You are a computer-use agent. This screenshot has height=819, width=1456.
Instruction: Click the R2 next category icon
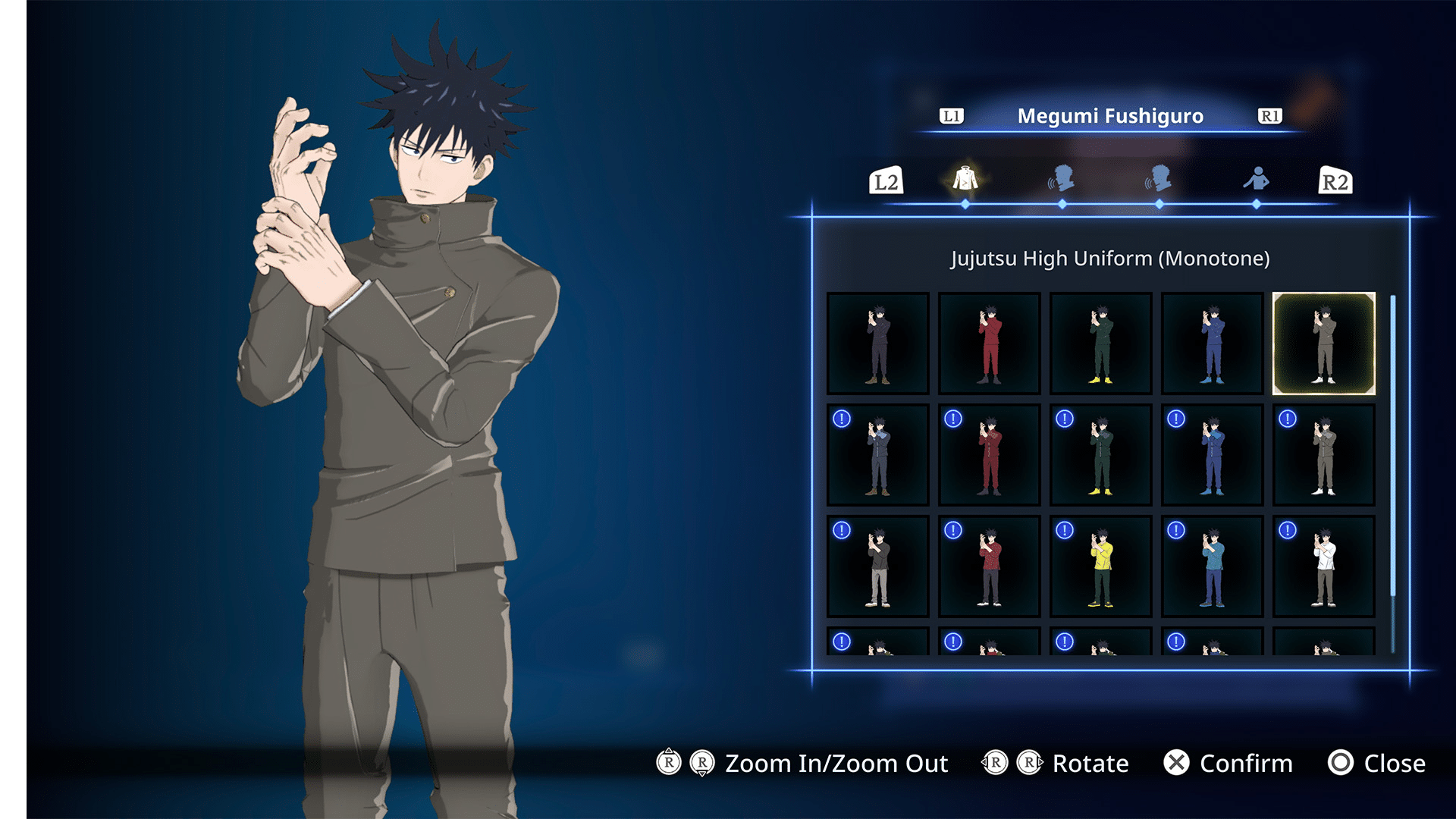point(1336,181)
